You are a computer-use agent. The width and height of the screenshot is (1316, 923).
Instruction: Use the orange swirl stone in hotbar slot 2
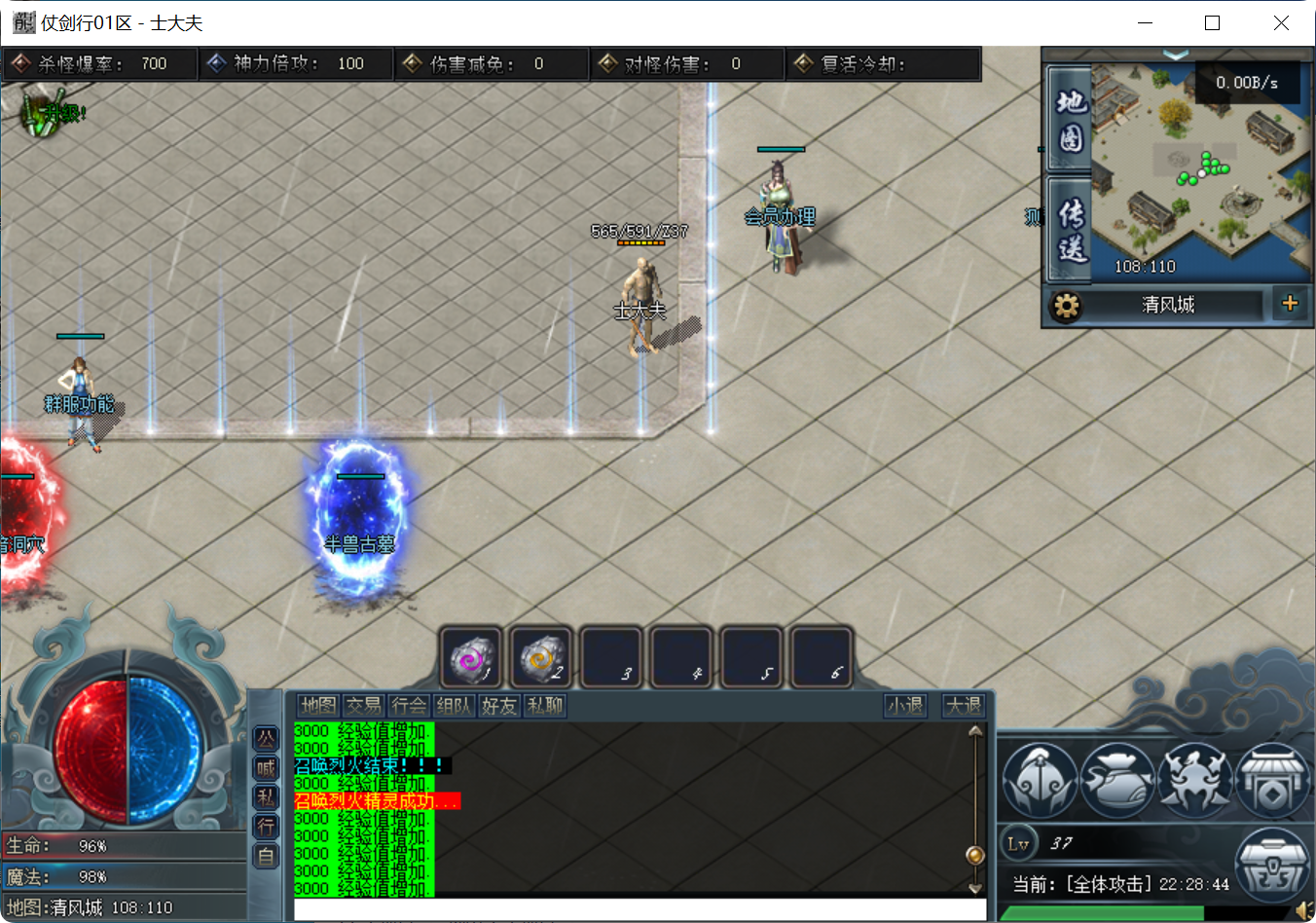[x=541, y=658]
